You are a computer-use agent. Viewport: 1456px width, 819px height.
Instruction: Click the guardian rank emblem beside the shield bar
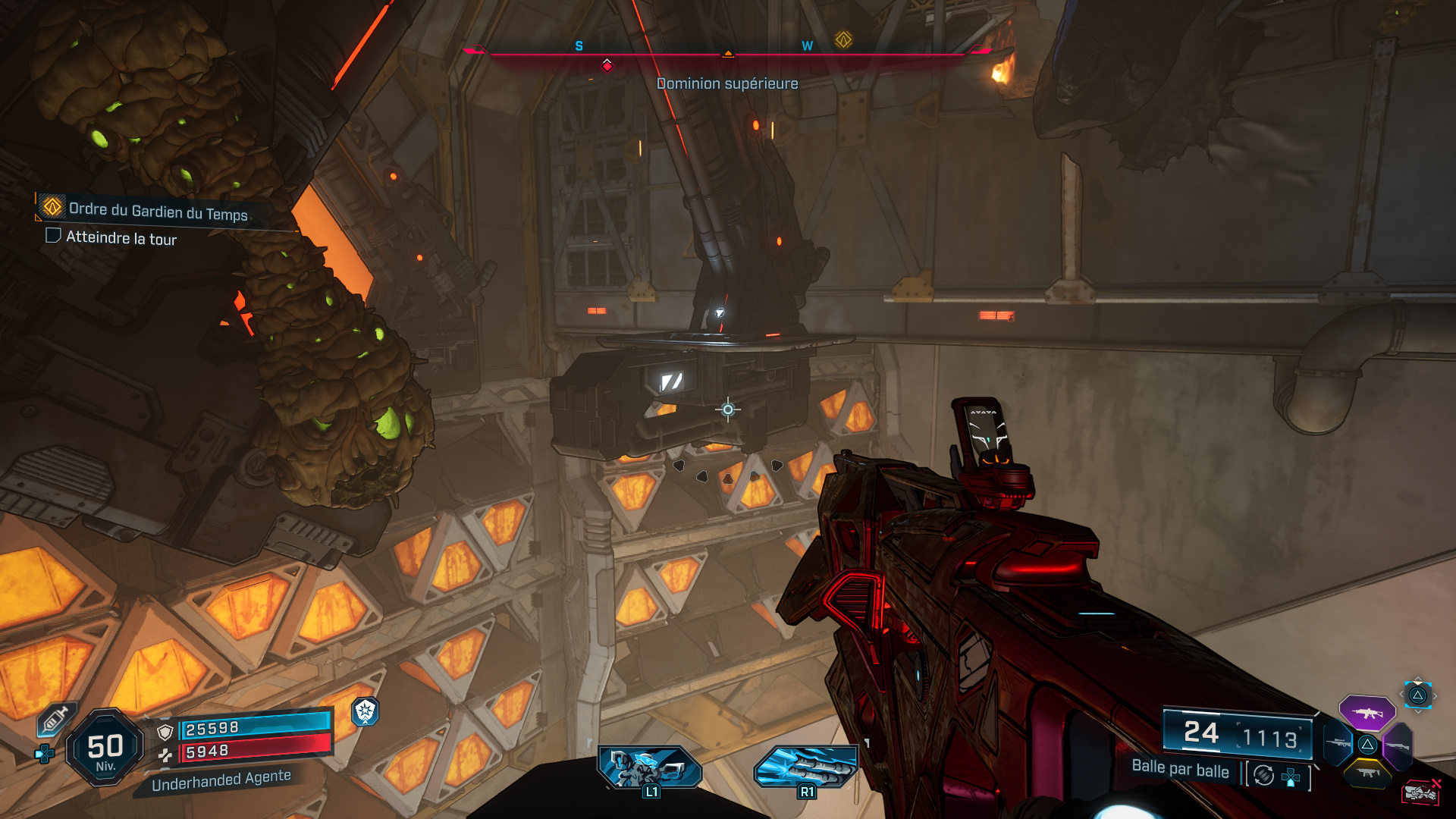click(366, 713)
